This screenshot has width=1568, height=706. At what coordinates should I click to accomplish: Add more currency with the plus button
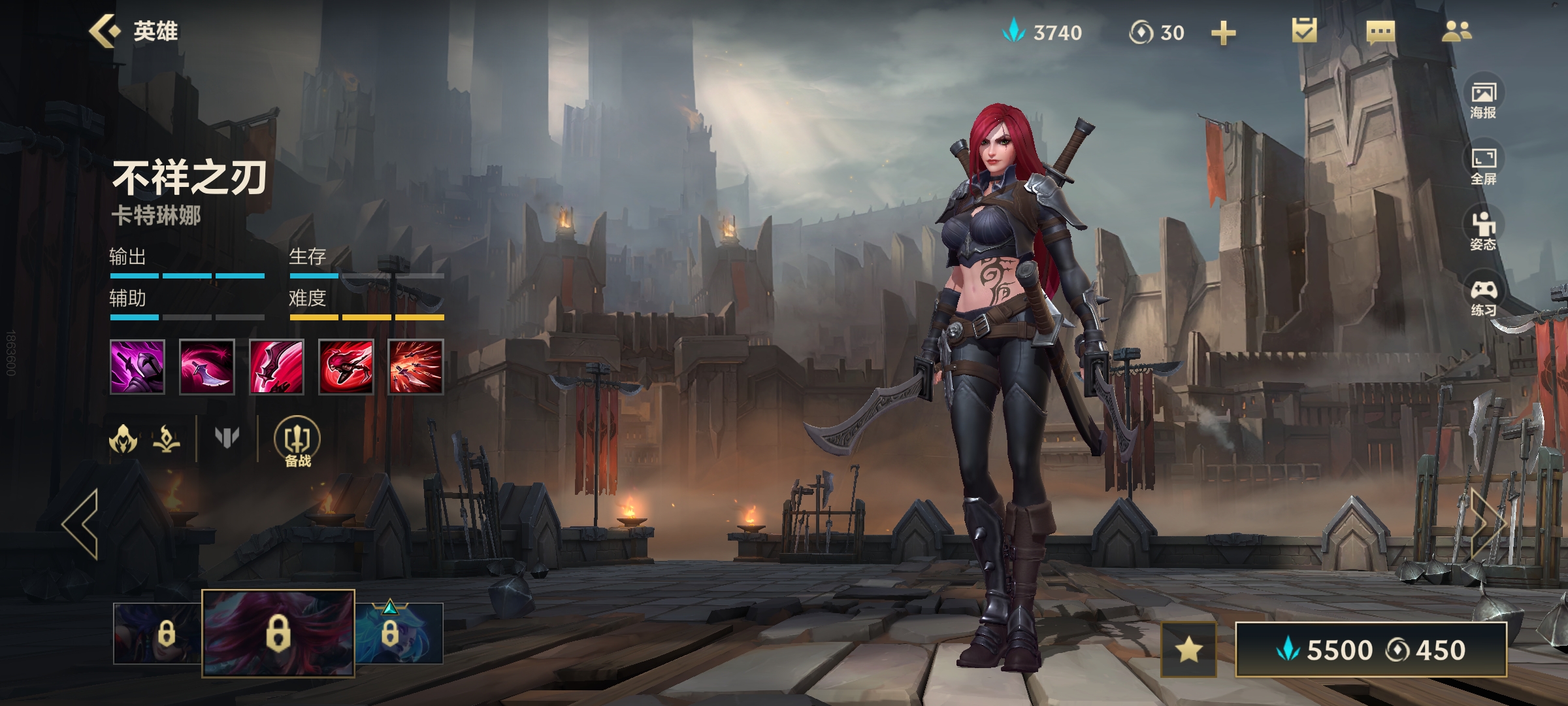coord(1223,33)
